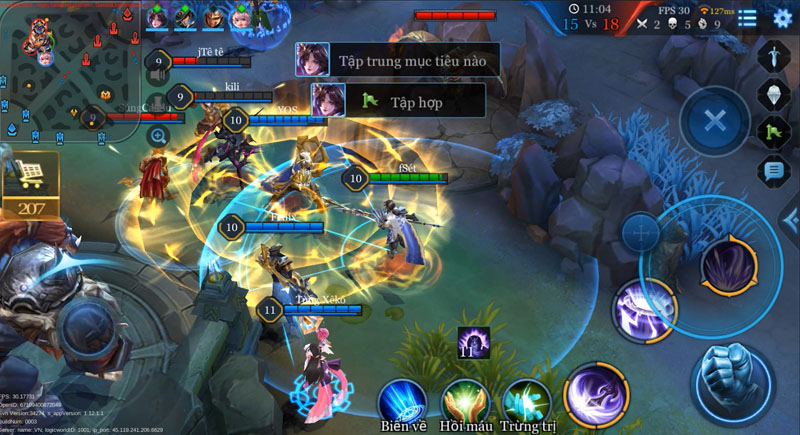The image size is (800, 435).
Task: Open the chat bubble panel
Action: (774, 170)
